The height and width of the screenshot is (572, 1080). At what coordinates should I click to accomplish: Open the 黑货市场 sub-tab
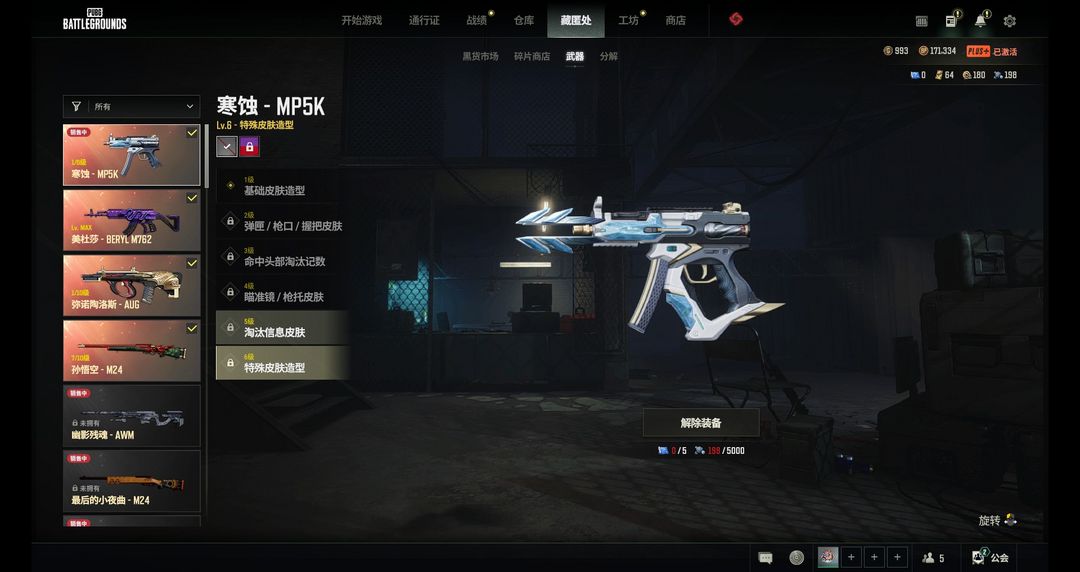[480, 56]
